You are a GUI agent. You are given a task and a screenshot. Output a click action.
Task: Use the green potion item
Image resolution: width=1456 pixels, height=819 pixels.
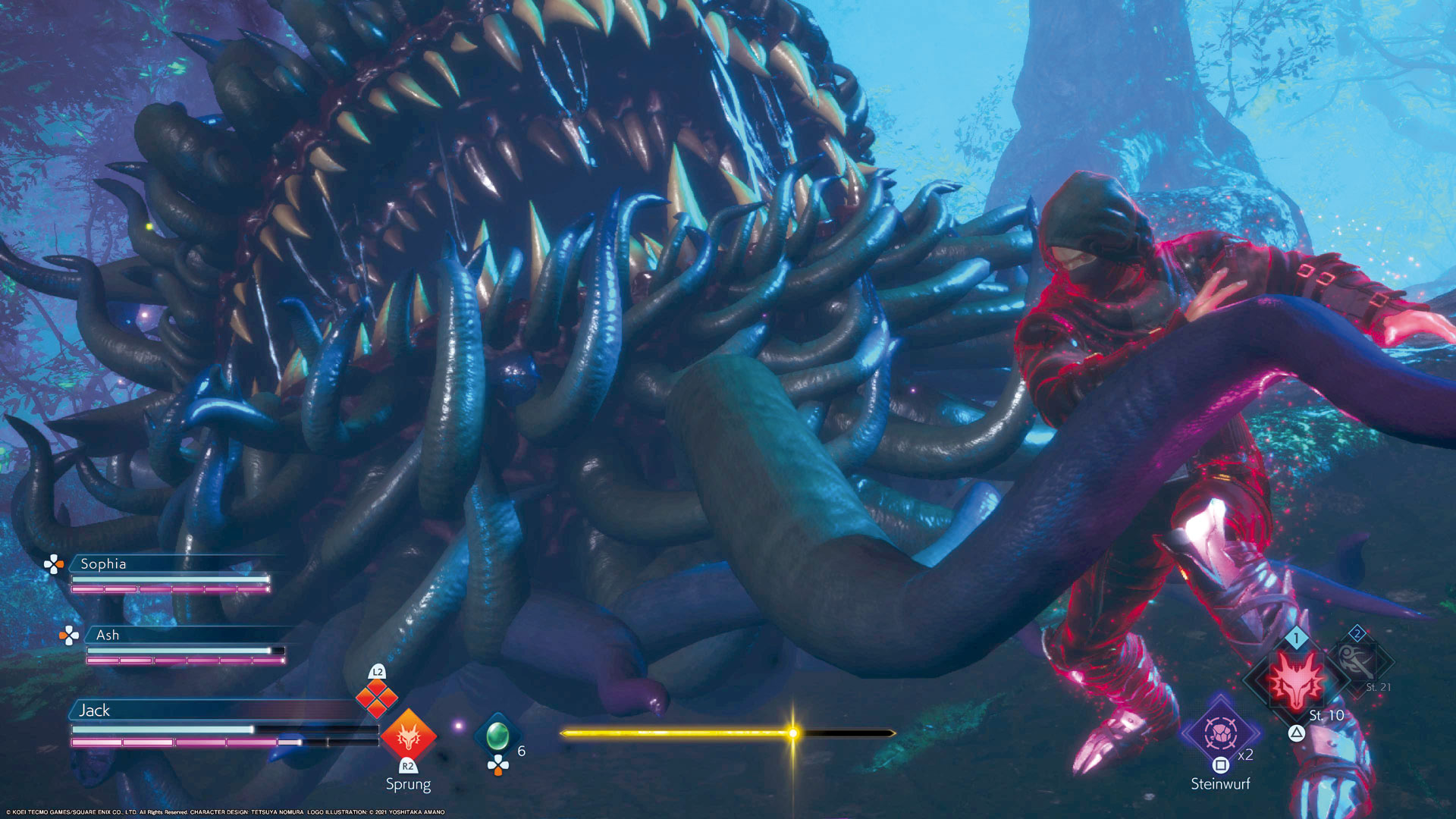point(497,734)
